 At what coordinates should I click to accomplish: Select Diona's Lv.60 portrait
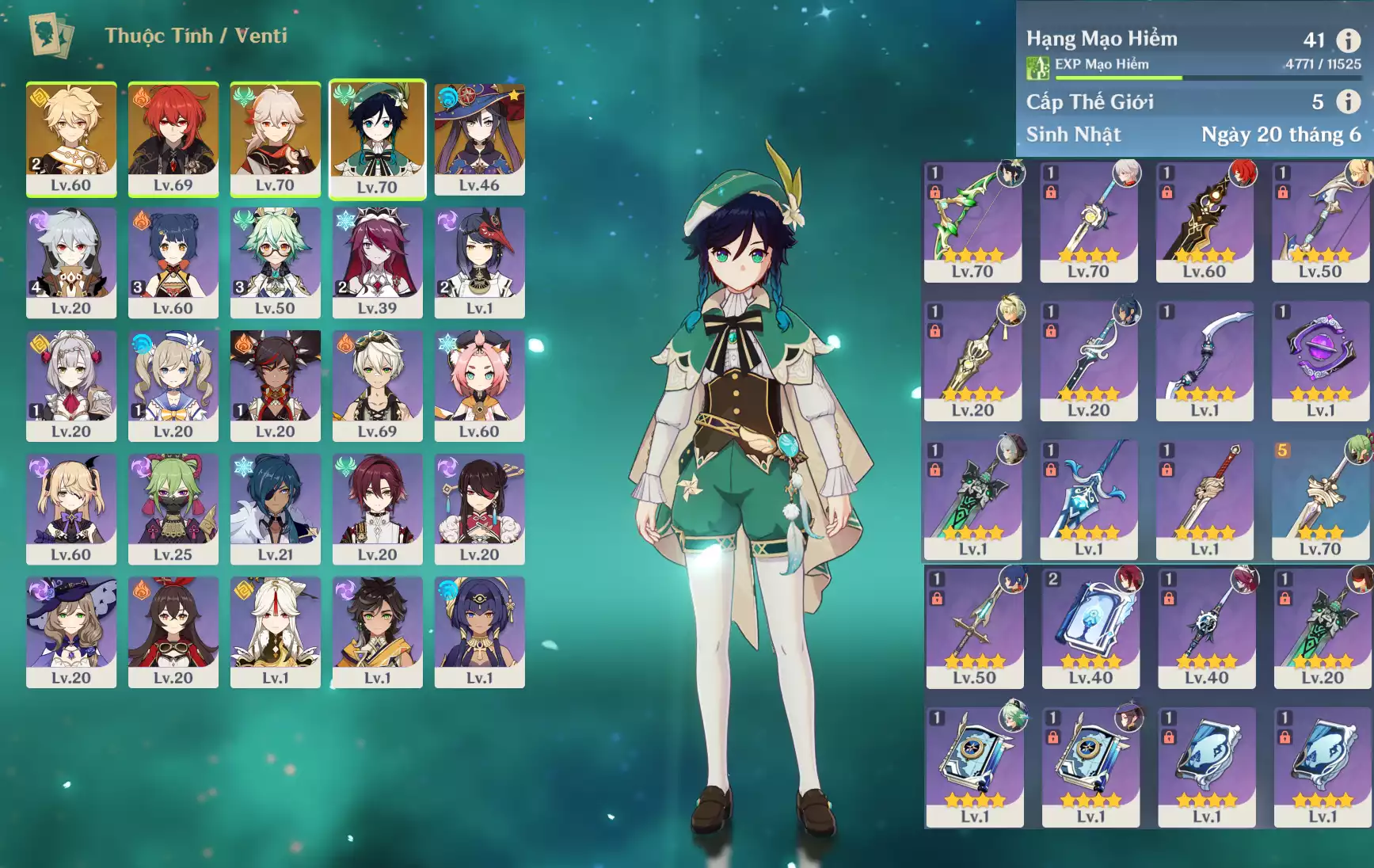(x=479, y=385)
